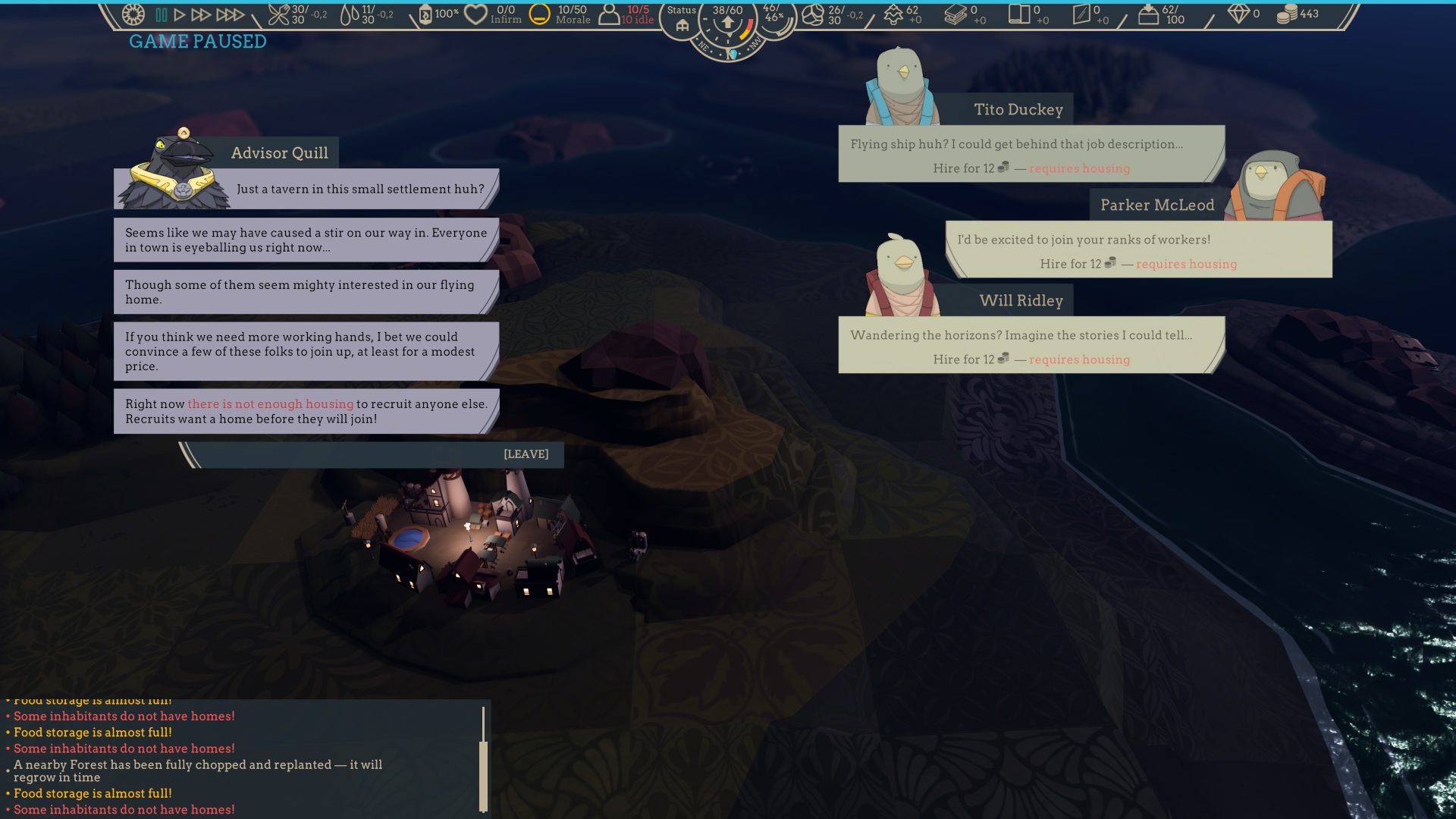The image size is (1456, 819).
Task: Set game to normal play speed
Action: pyautogui.click(x=180, y=14)
